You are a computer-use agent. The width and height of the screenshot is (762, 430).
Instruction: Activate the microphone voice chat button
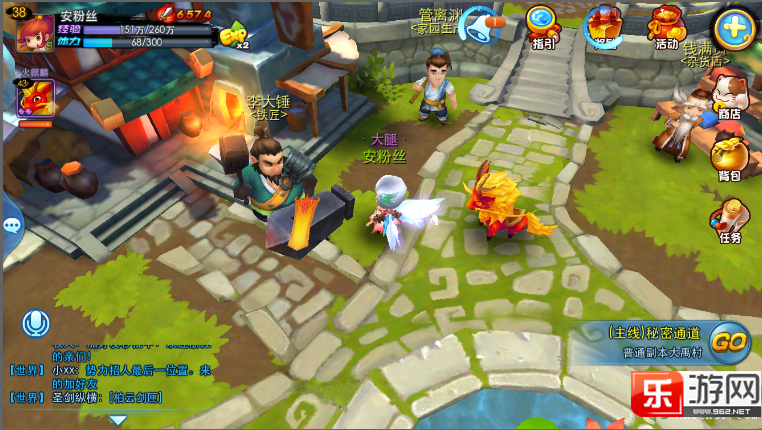(x=37, y=323)
